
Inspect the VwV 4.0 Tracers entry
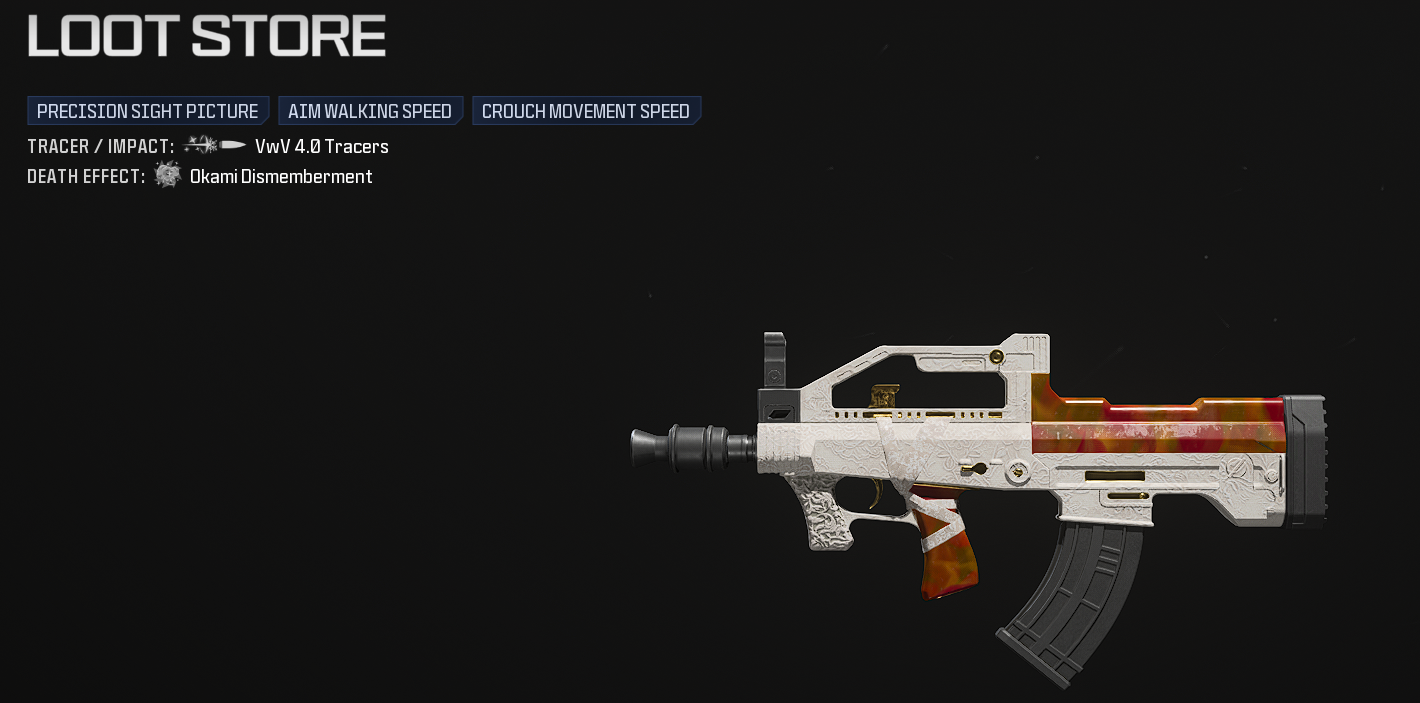click(x=321, y=147)
